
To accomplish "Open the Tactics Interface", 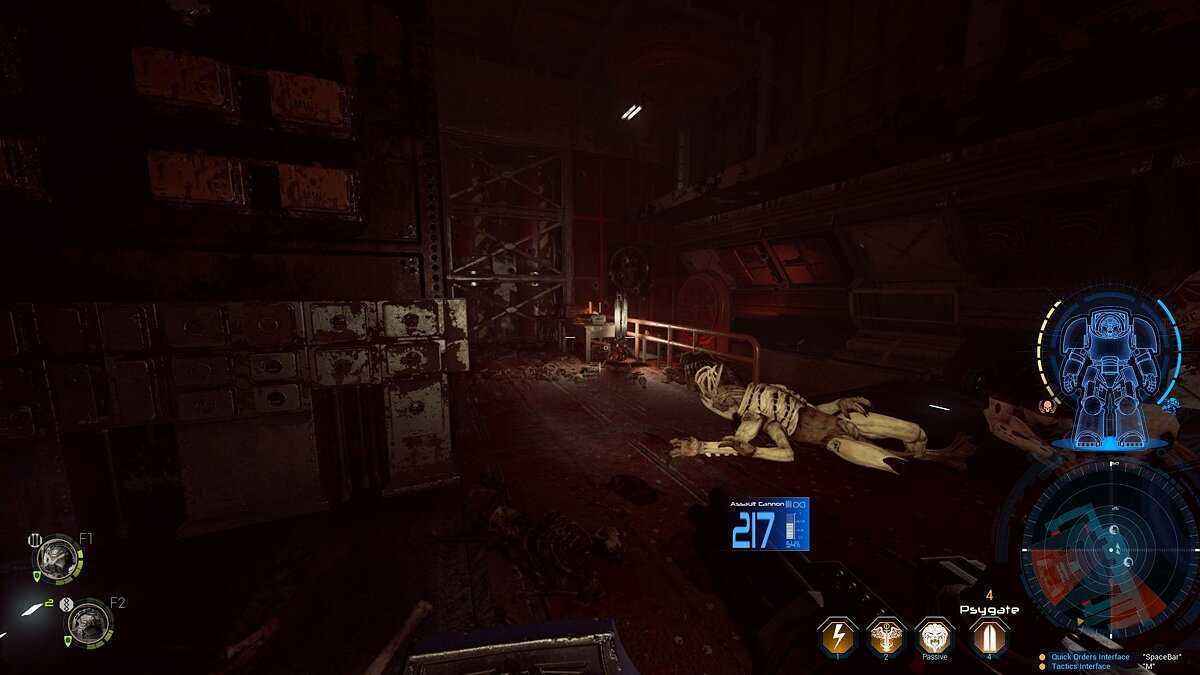I will point(1081,666).
